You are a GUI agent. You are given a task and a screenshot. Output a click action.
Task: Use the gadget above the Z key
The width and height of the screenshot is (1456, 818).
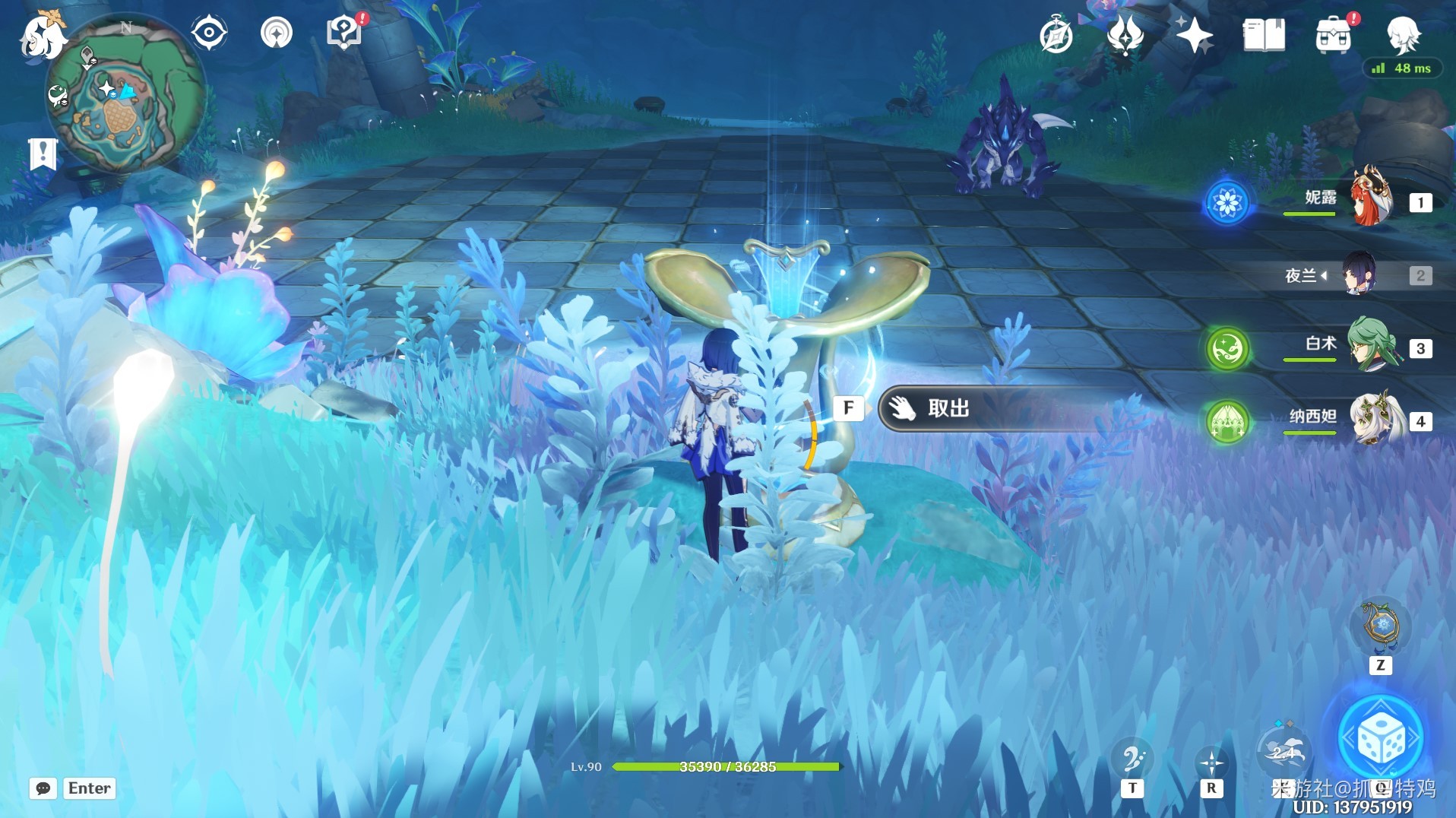pyautogui.click(x=1381, y=626)
